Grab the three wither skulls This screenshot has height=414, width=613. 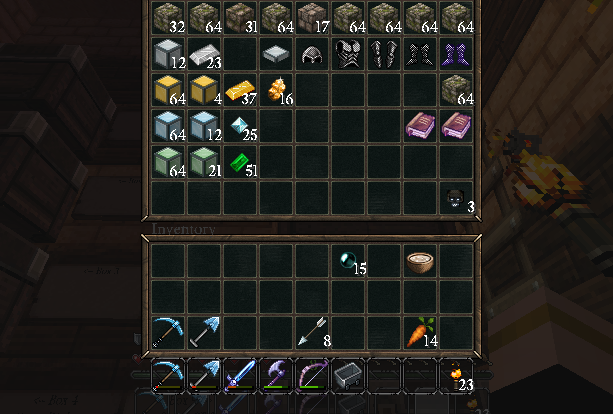(456, 199)
